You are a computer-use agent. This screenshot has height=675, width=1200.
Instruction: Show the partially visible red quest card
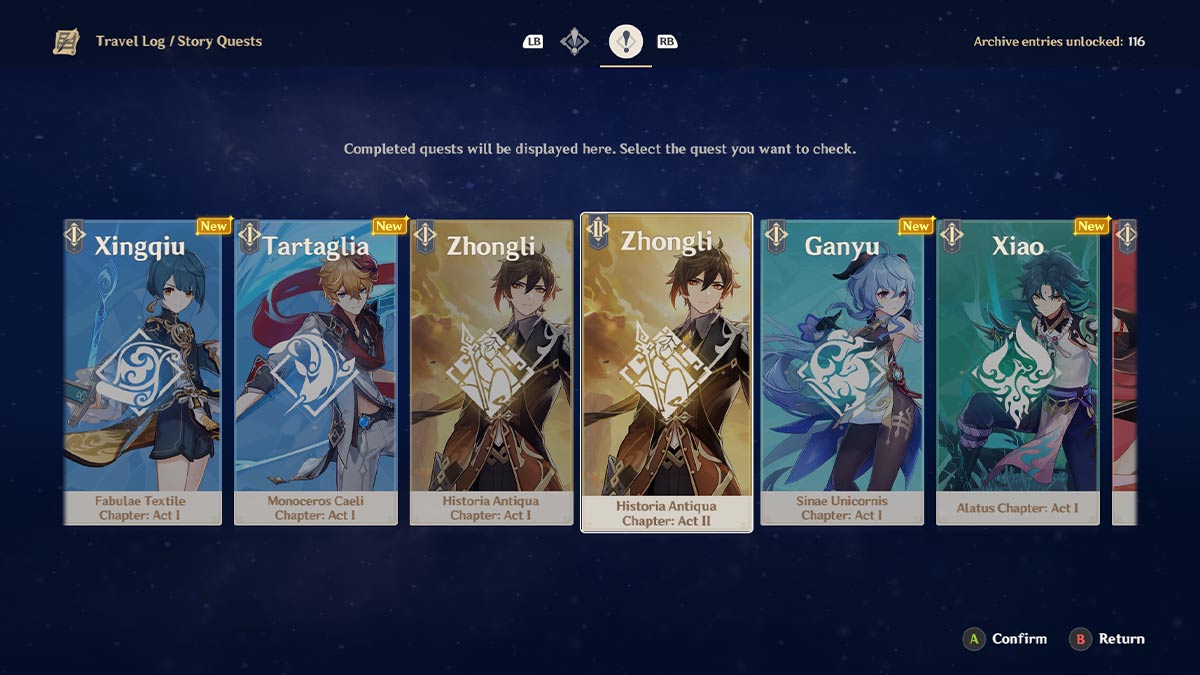[x=1125, y=372]
